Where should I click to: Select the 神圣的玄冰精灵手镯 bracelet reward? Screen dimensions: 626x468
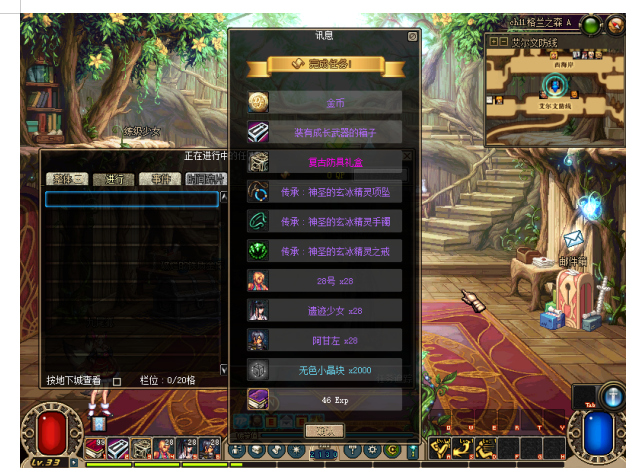tap(334, 221)
